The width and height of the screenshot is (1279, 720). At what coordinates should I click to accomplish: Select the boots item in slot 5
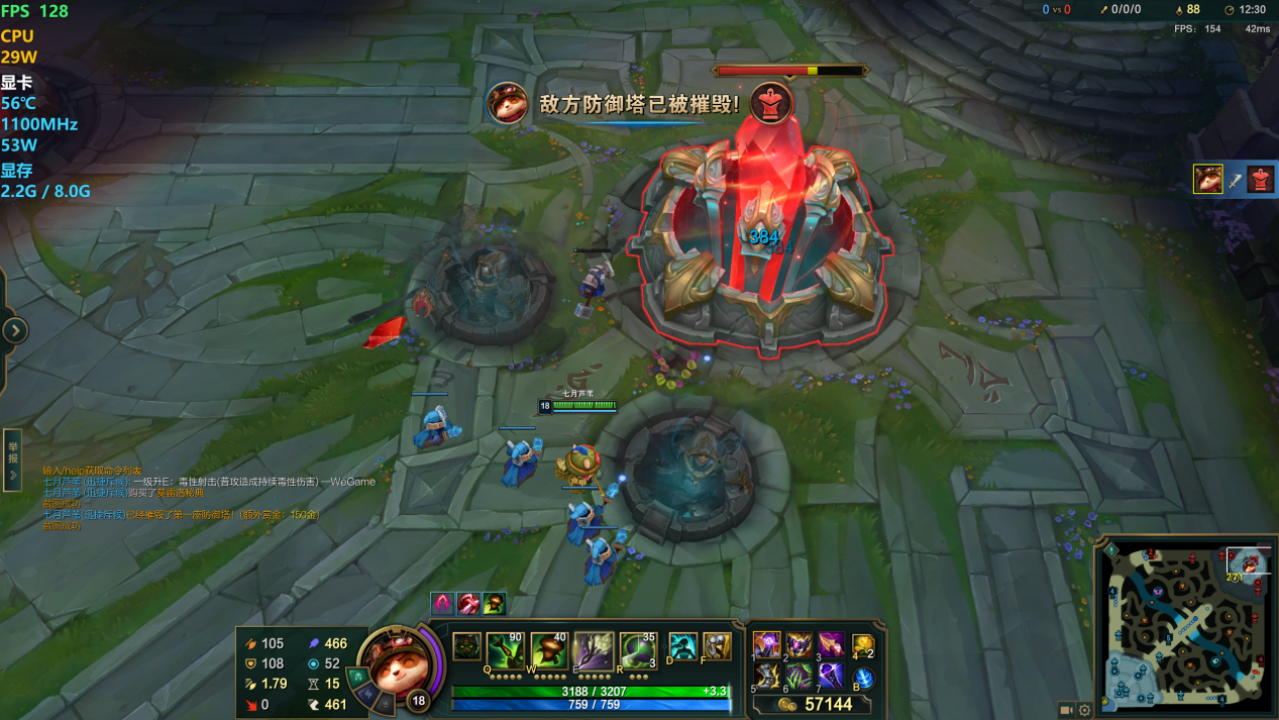coord(767,676)
